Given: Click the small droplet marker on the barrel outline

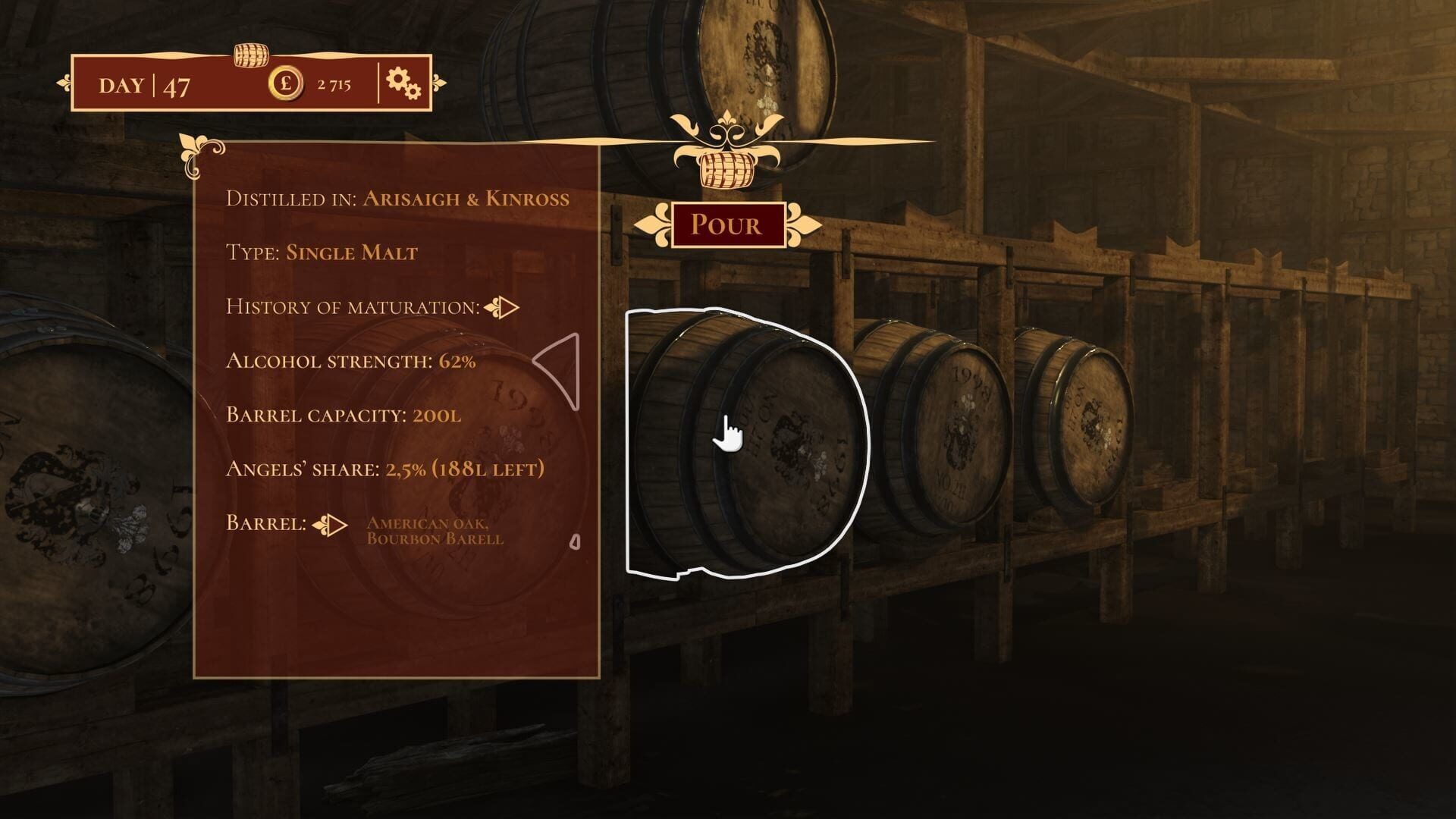Looking at the screenshot, I should coord(577,541).
